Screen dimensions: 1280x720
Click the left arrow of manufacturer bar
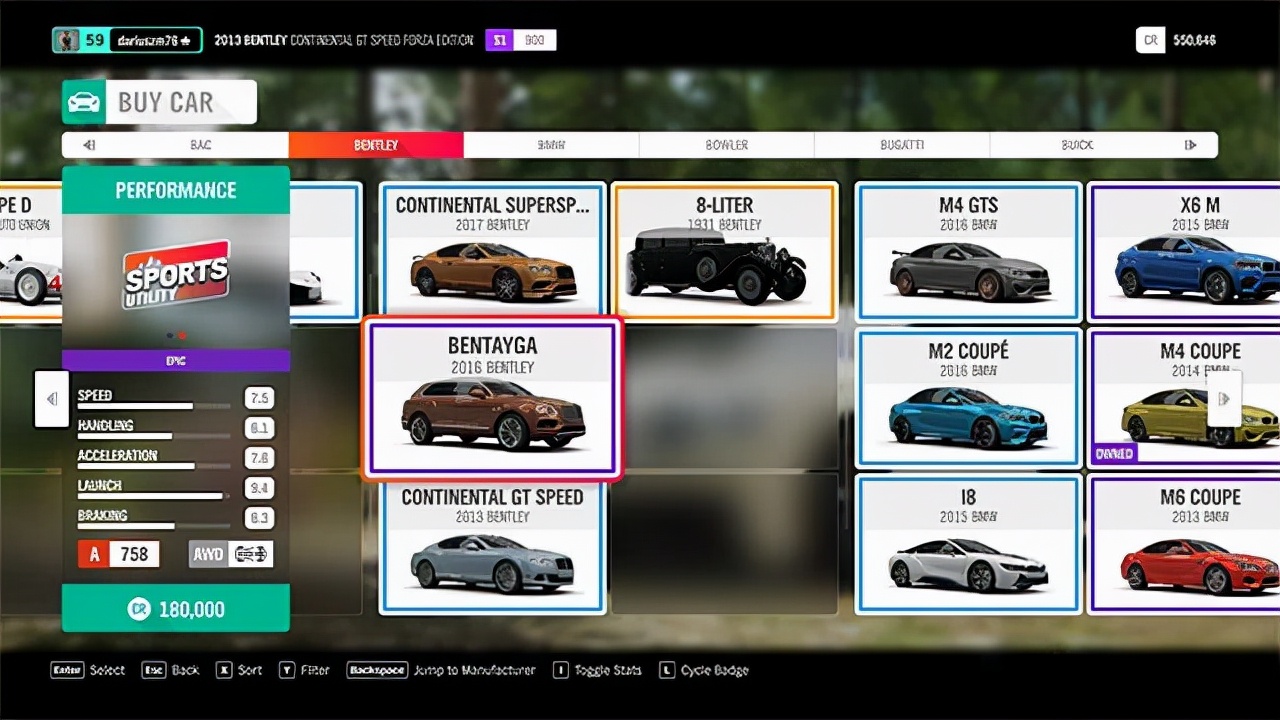tap(89, 145)
